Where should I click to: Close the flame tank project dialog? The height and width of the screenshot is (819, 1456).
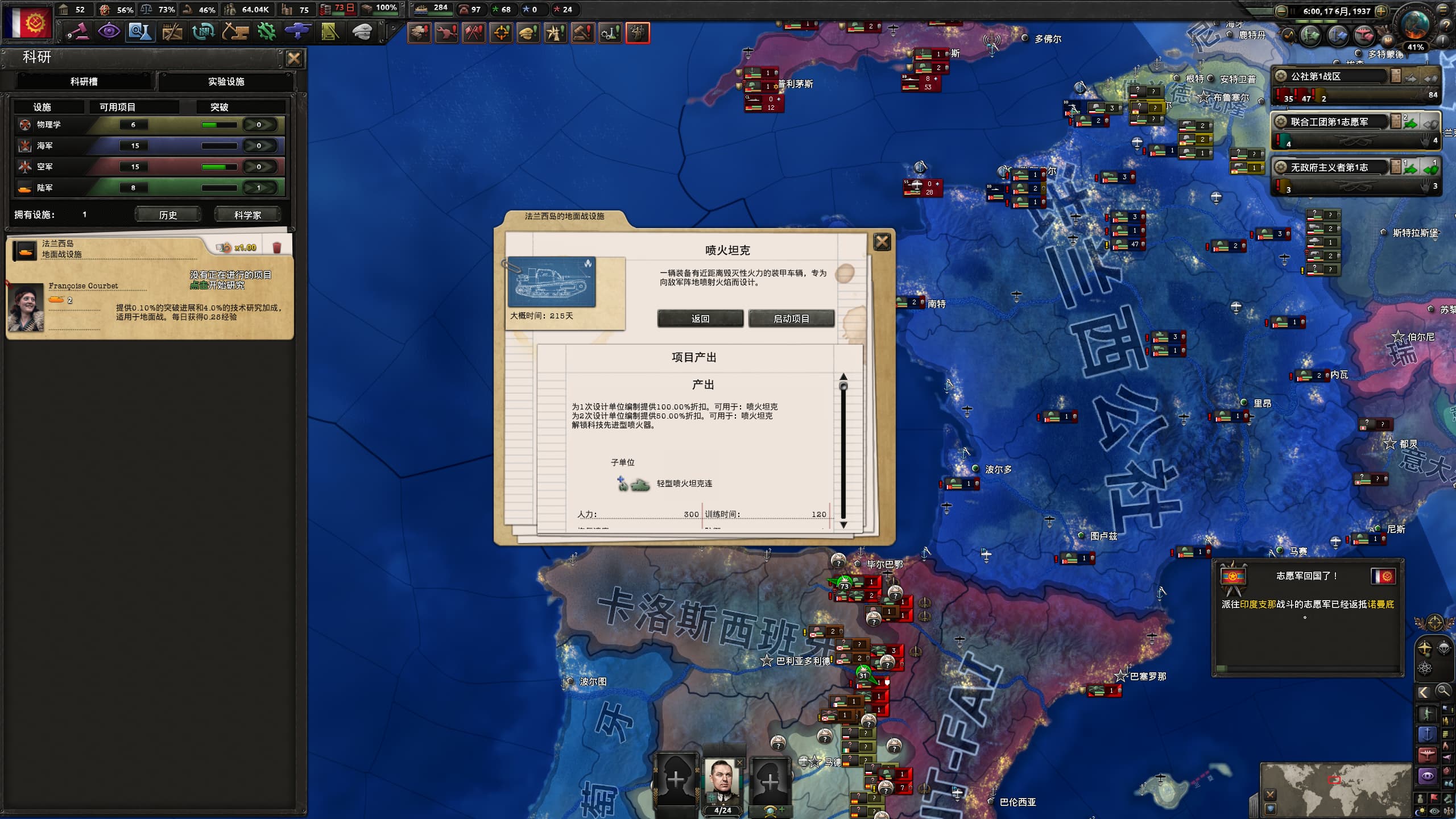pyautogui.click(x=882, y=242)
